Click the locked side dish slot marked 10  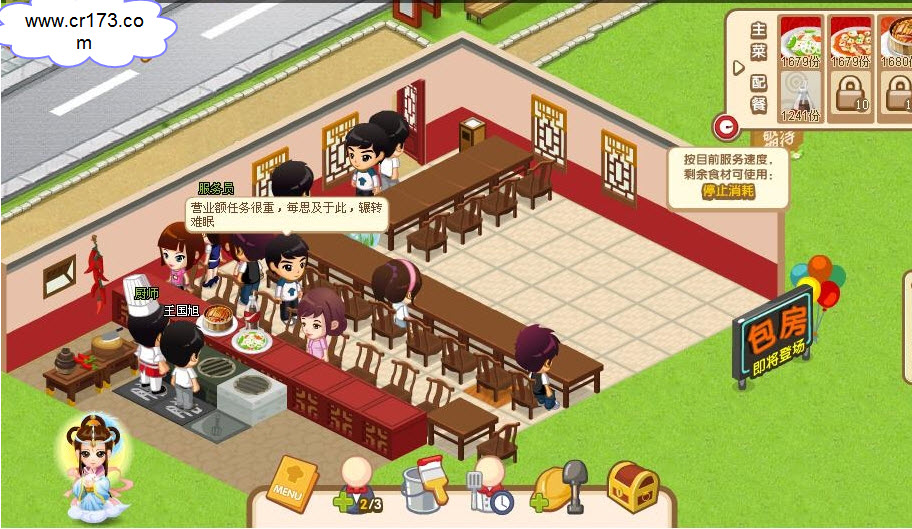point(851,96)
